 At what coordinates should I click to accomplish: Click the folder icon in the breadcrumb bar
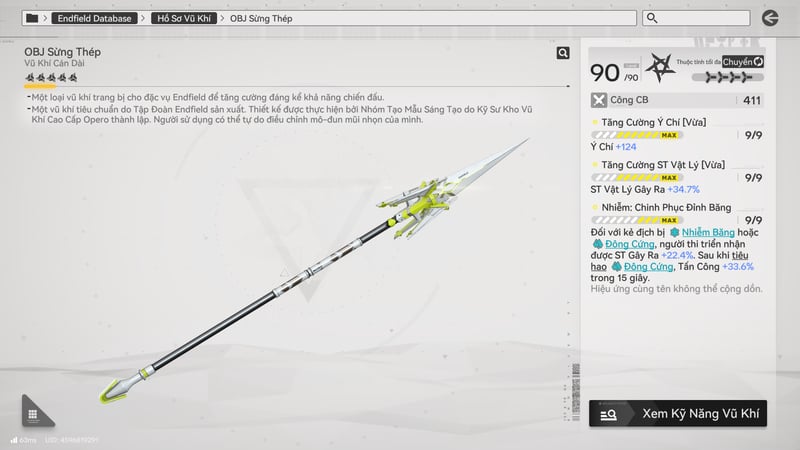pos(32,18)
